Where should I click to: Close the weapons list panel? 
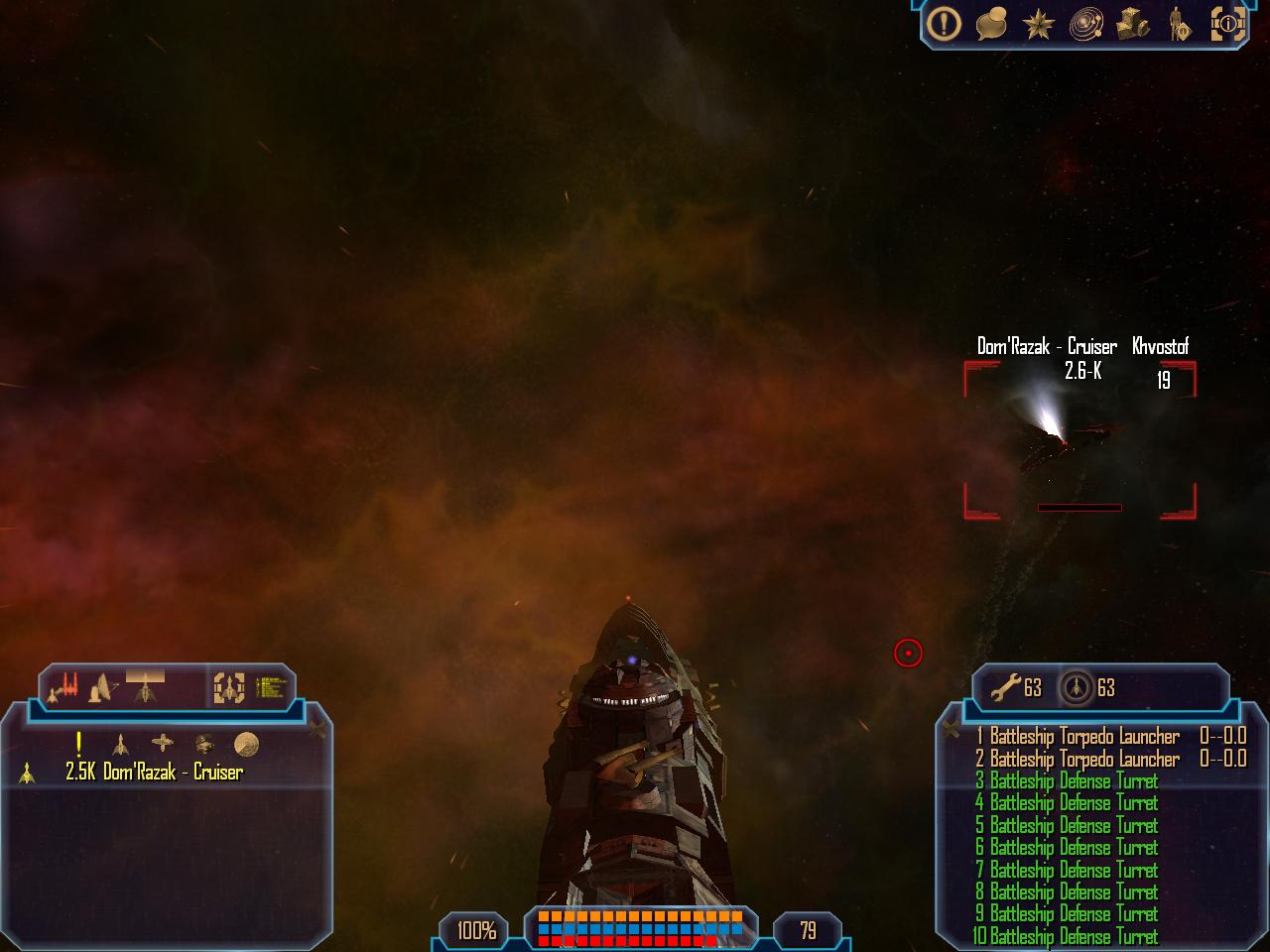click(x=951, y=730)
